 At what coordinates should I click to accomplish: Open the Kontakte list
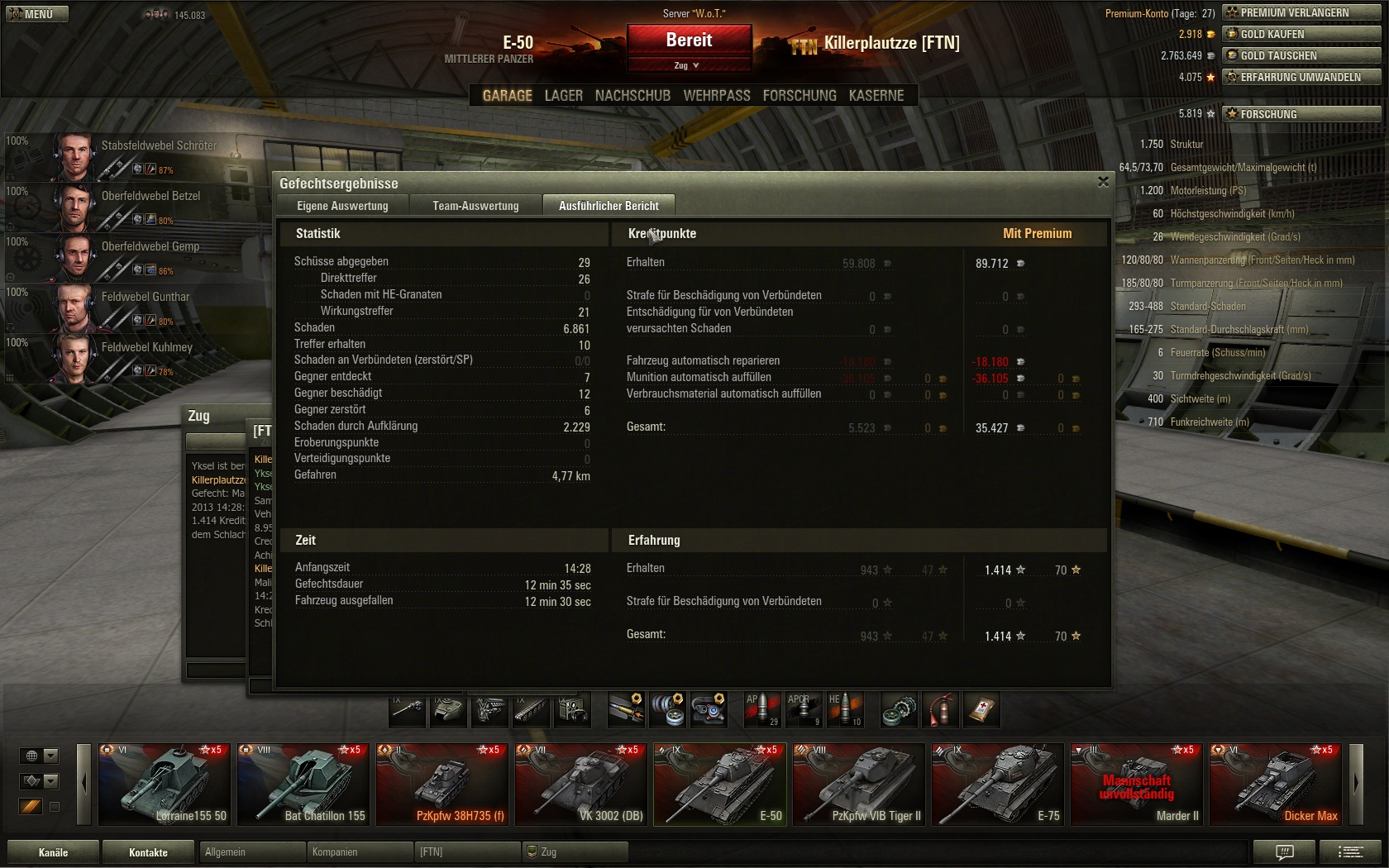(x=148, y=852)
